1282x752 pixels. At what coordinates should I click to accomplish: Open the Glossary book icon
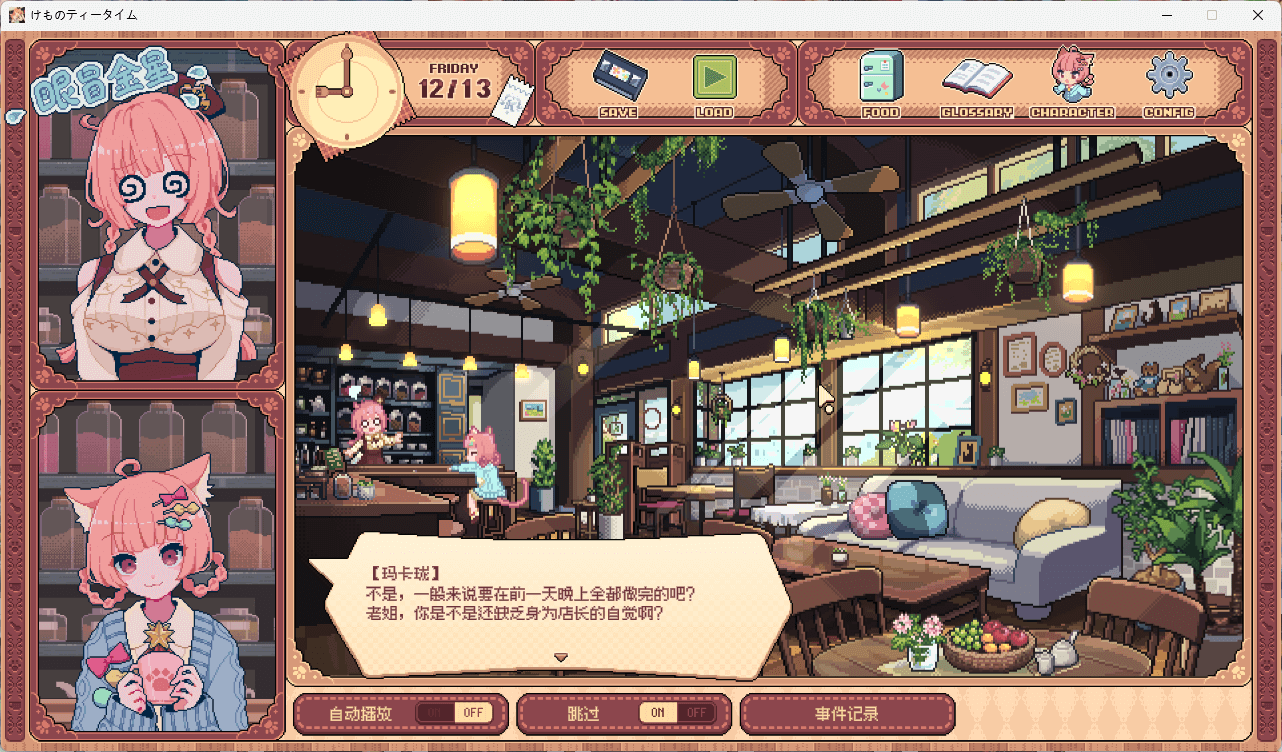click(977, 80)
